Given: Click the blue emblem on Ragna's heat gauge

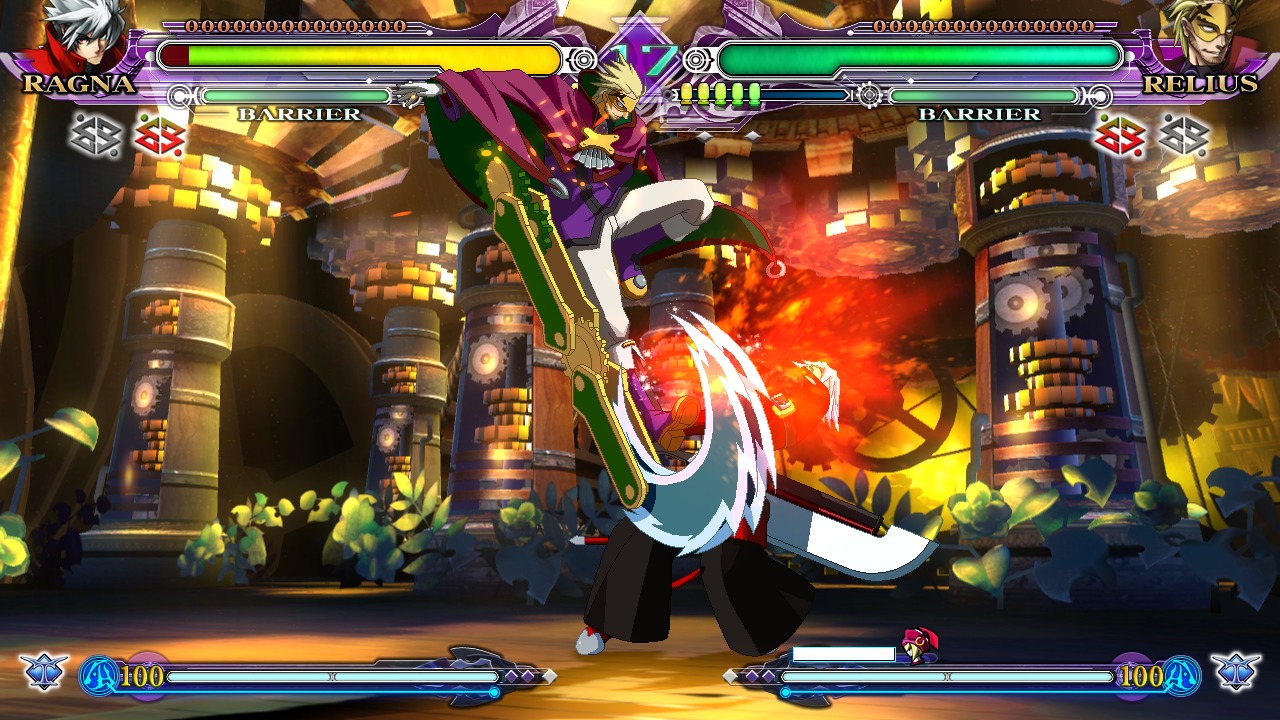Looking at the screenshot, I should click(100, 675).
